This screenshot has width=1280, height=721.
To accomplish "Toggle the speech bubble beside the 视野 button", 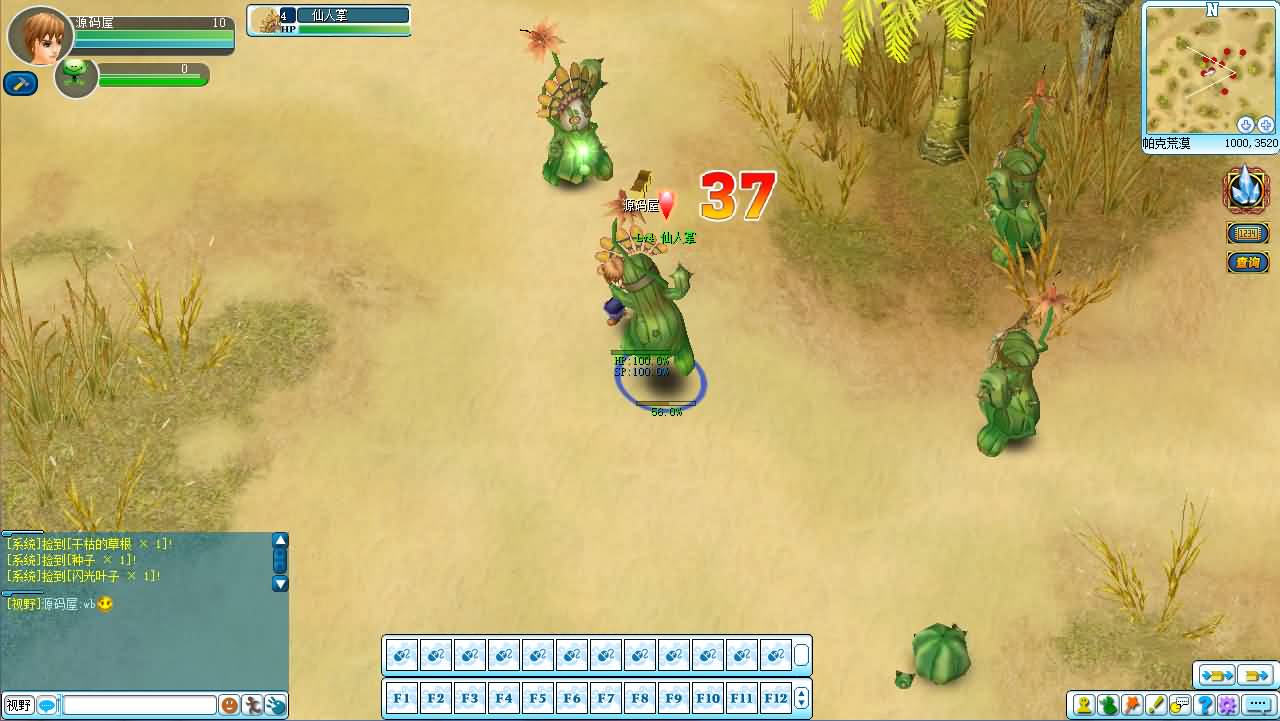I will click(47, 705).
